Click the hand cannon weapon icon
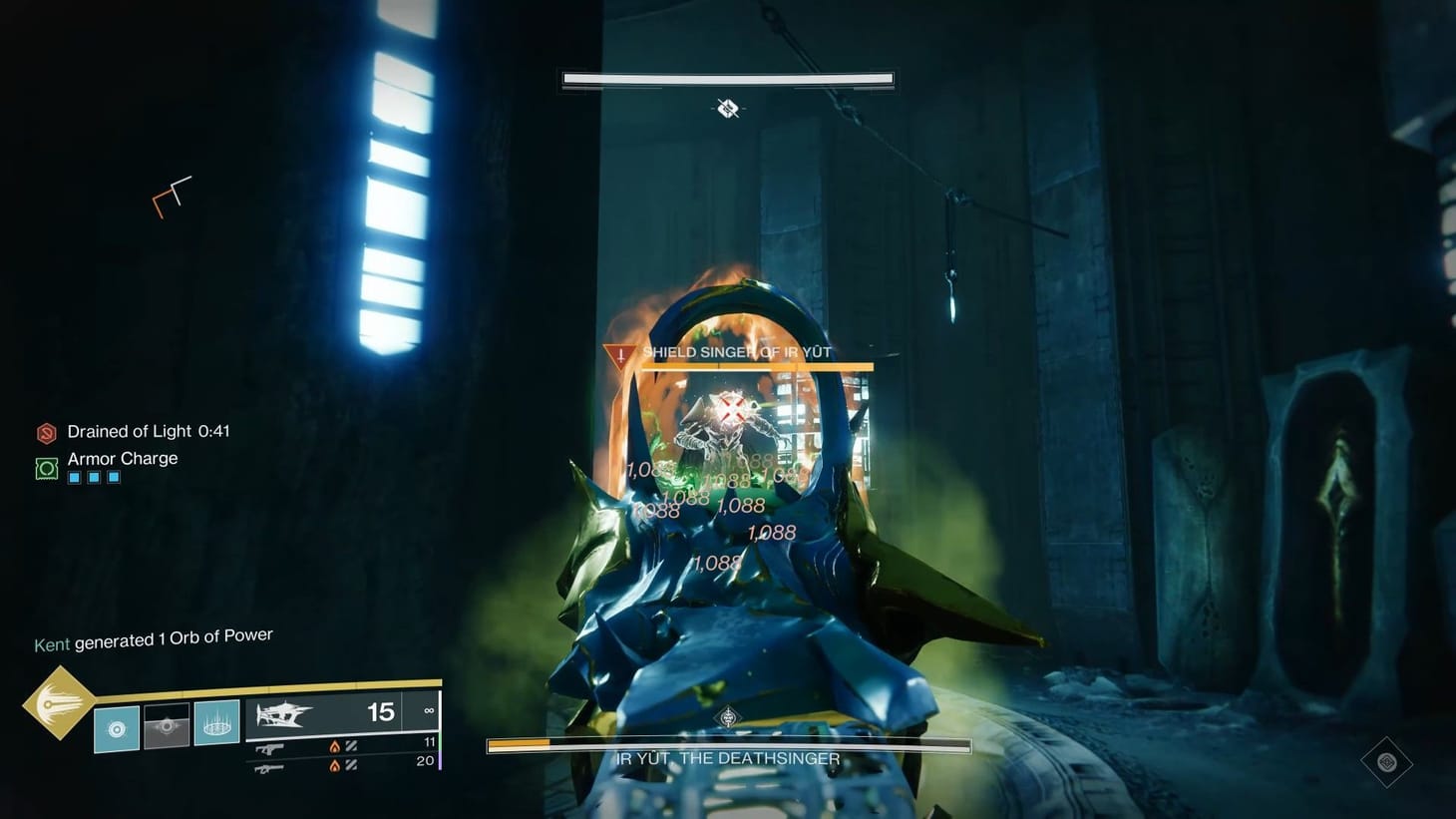Image resolution: width=1456 pixels, height=819 pixels. [x=269, y=748]
